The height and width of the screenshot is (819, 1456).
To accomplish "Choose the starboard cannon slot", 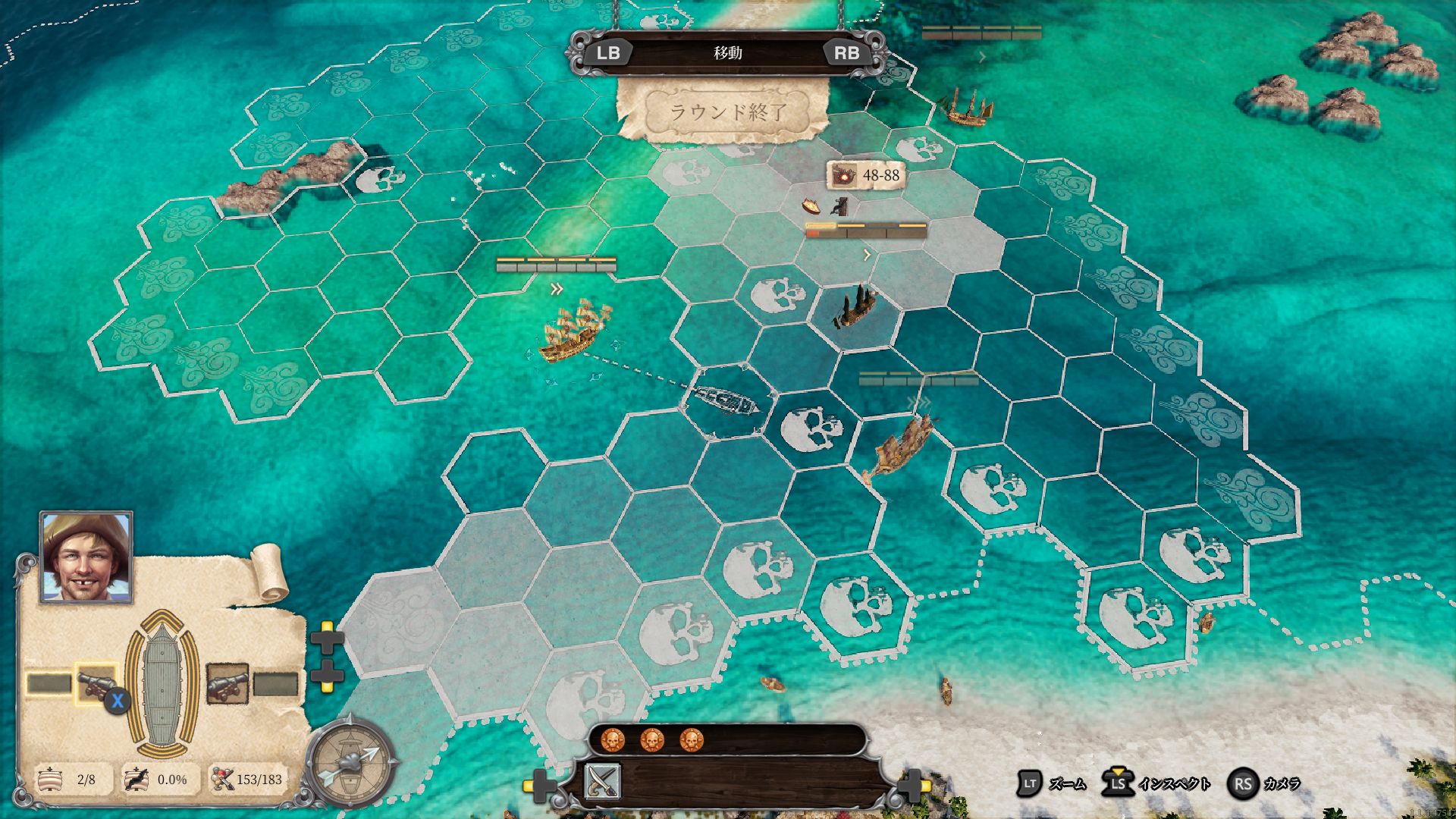I will tap(227, 684).
